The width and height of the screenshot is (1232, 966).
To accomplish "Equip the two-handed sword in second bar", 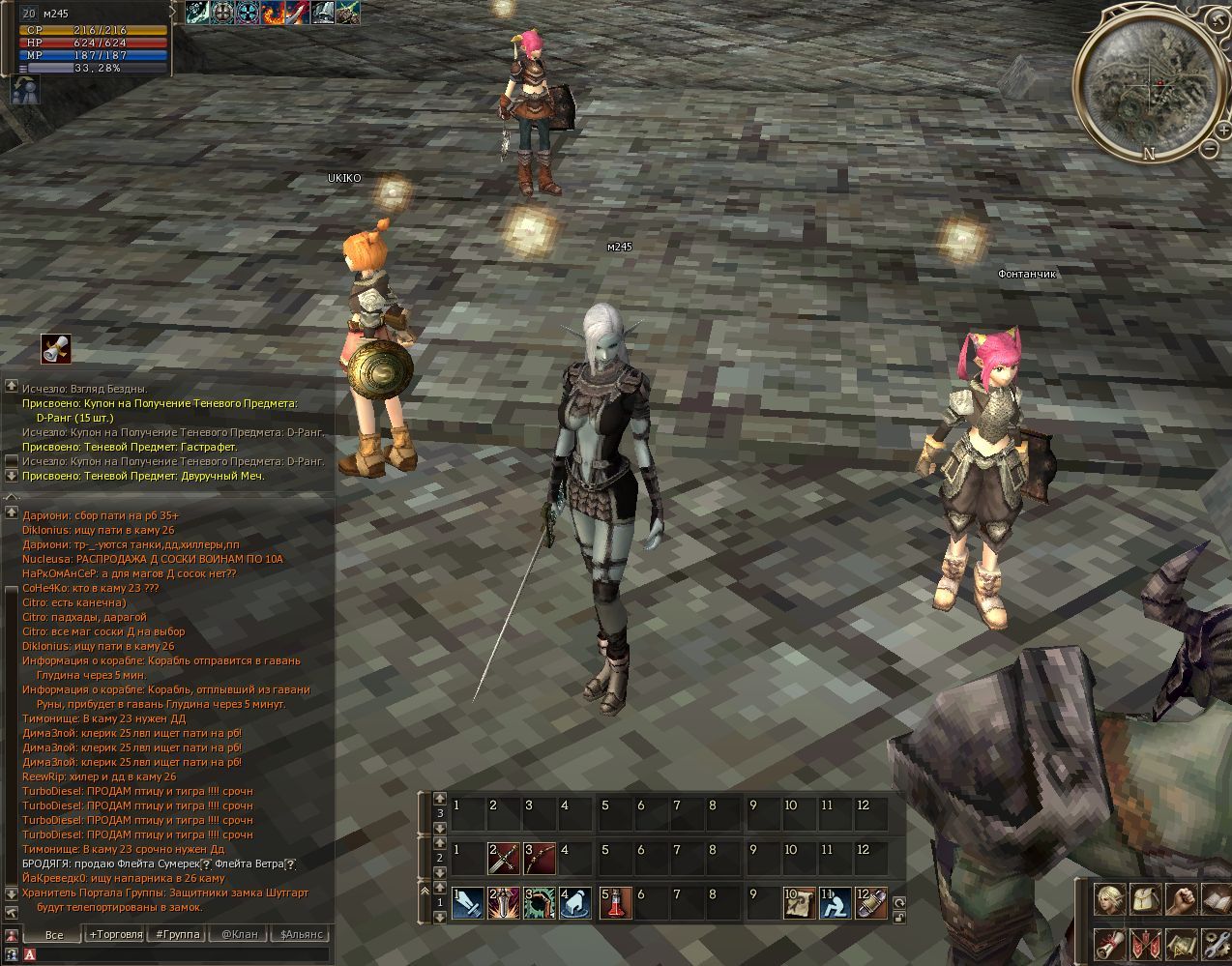I will coord(504,859).
